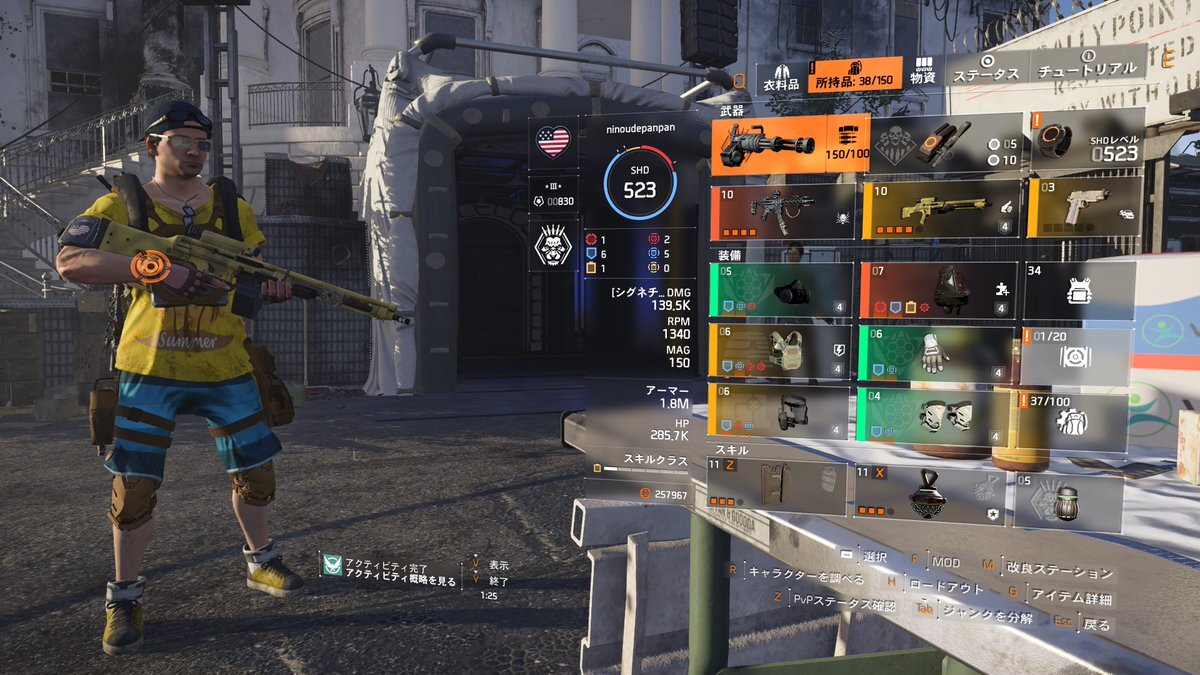Screen dimensions: 1200x675
Task: Select the gloves gear slot
Action: click(934, 353)
